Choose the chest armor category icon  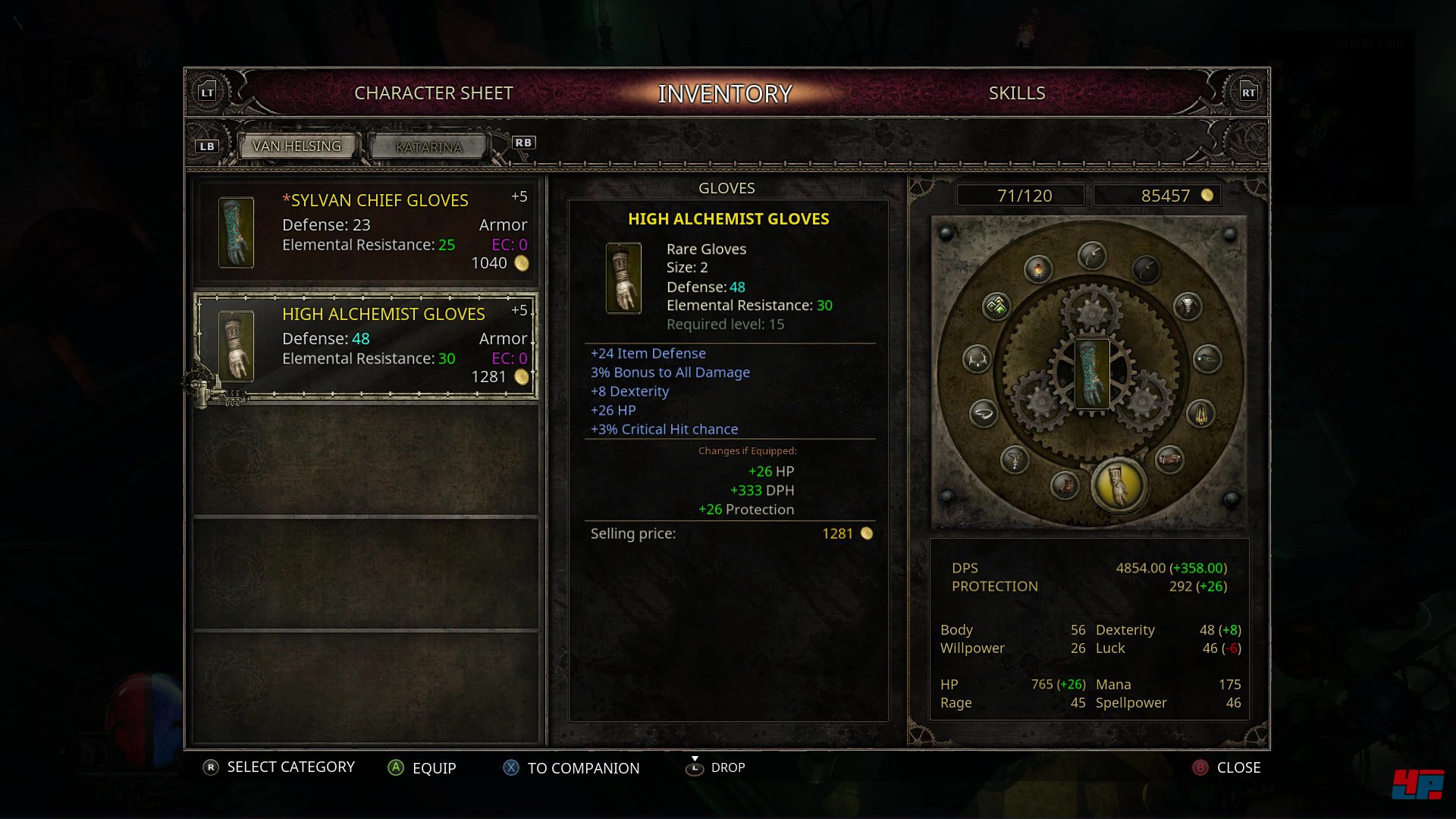pos(1187,306)
